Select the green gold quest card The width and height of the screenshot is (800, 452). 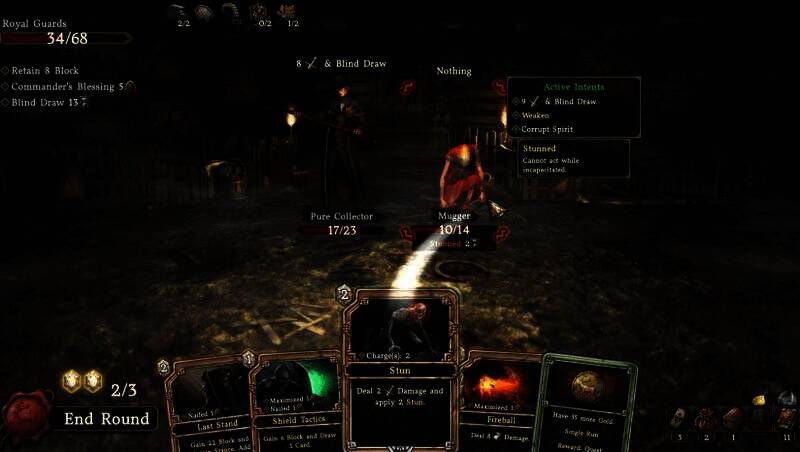click(588, 405)
